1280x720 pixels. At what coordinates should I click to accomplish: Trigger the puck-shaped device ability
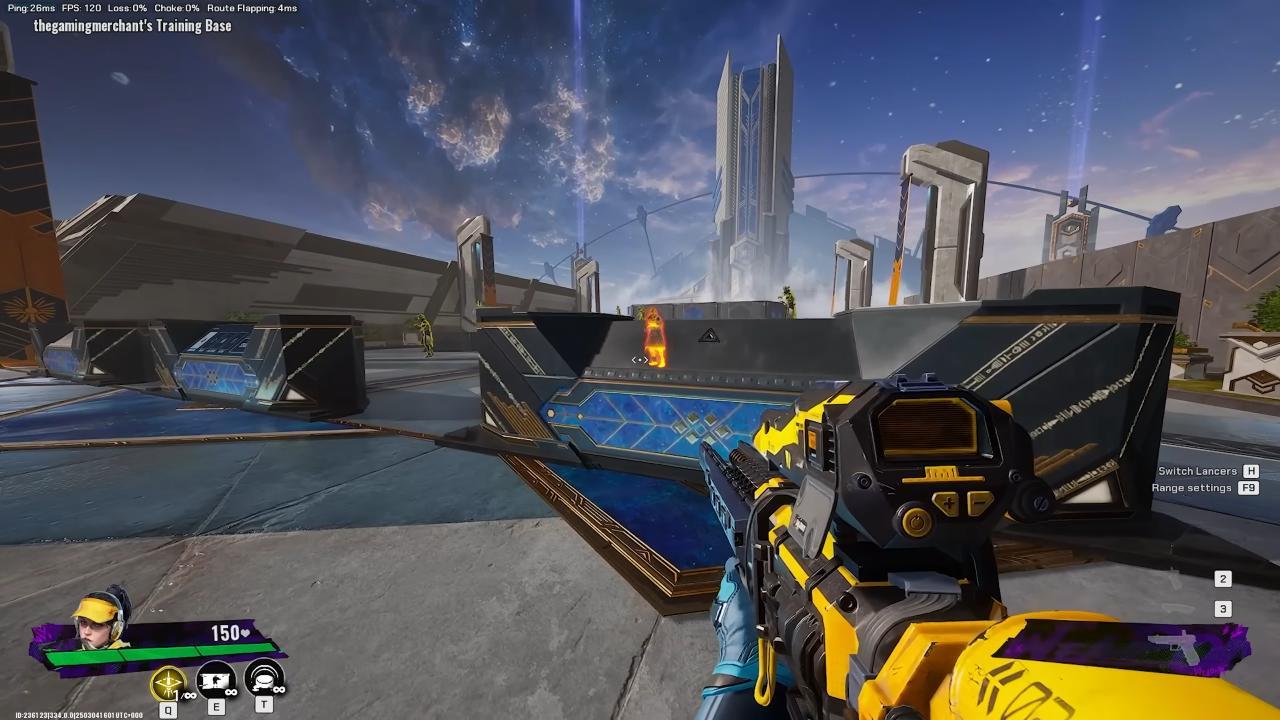264,682
